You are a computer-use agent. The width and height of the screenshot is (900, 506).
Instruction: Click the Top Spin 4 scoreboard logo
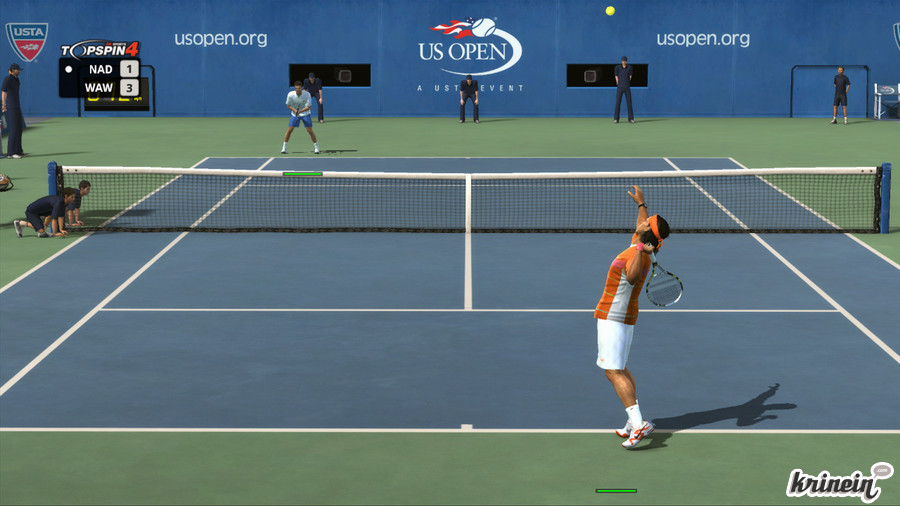click(x=99, y=49)
